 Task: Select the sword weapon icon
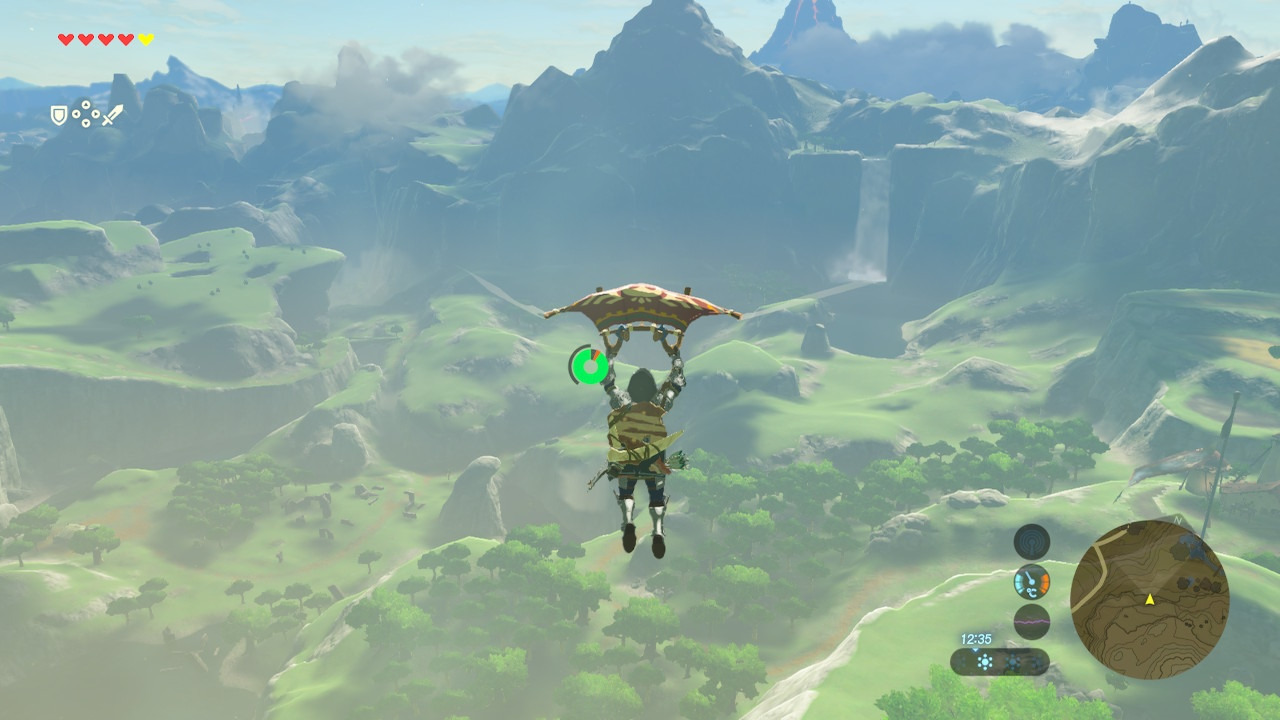click(111, 116)
